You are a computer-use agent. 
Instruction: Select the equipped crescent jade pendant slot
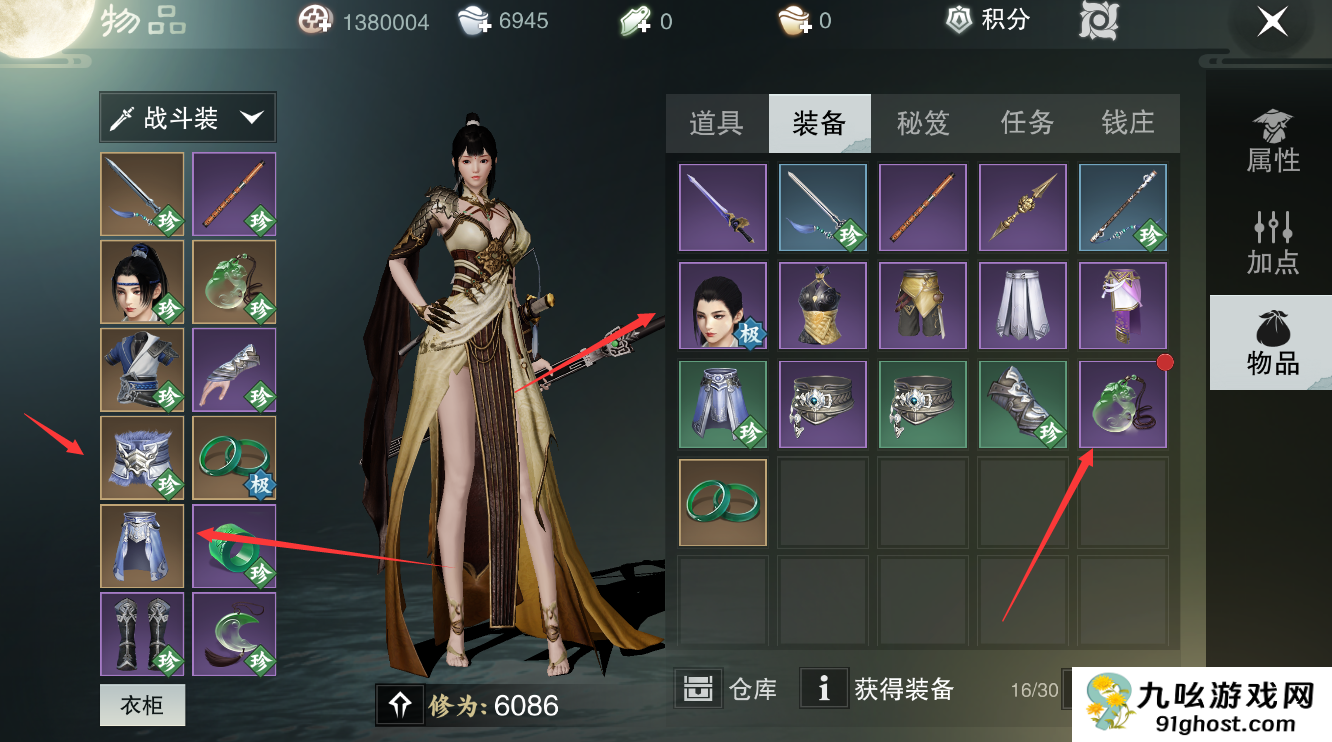tap(234, 634)
